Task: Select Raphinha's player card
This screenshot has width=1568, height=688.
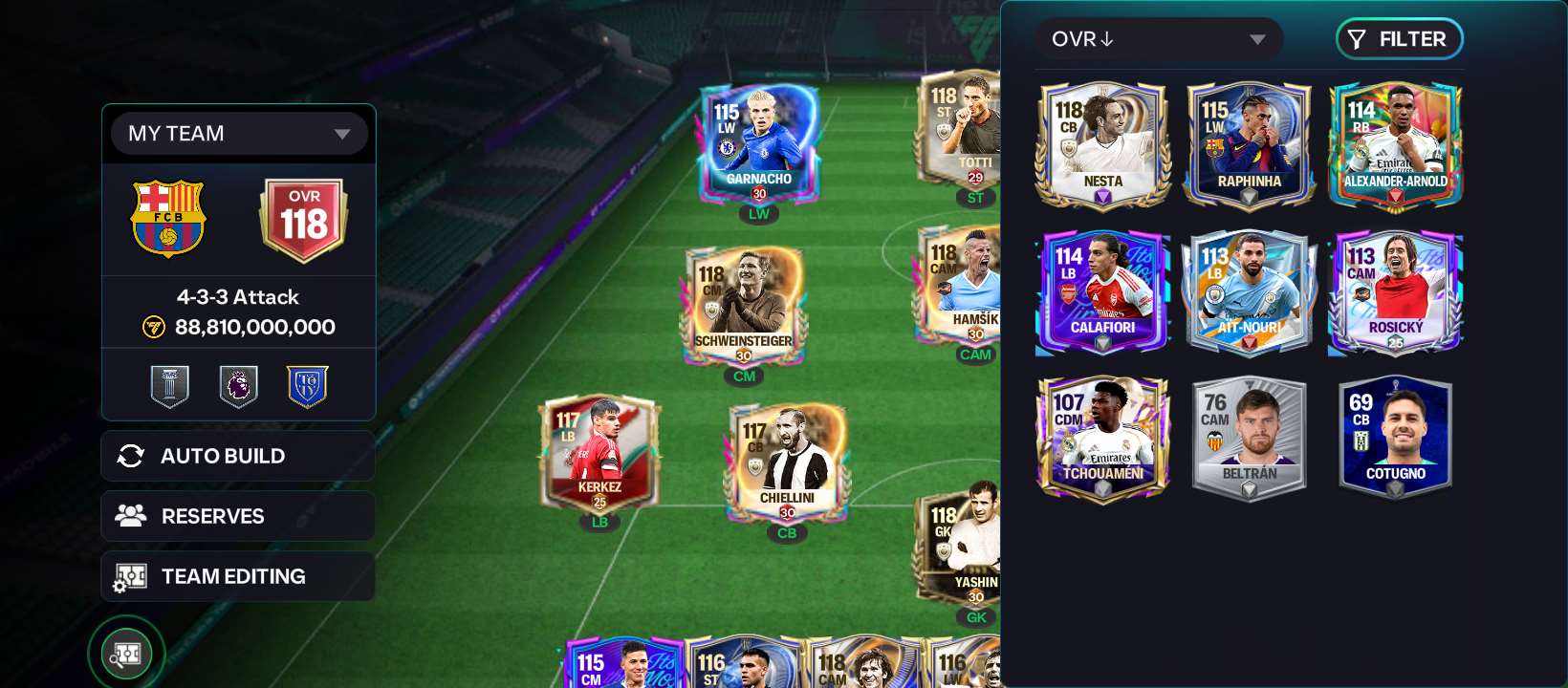Action: (x=1250, y=145)
